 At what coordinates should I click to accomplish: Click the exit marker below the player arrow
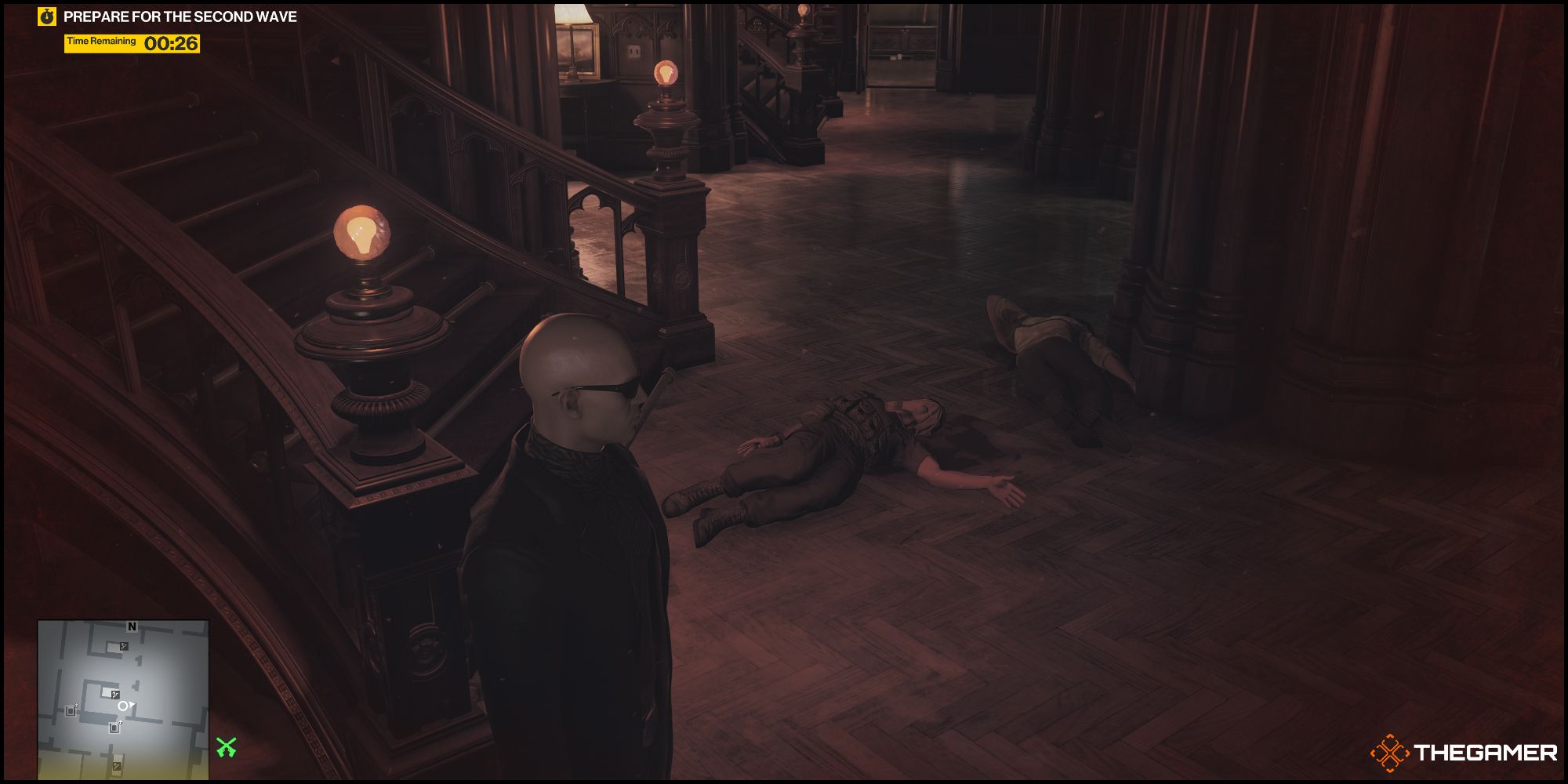114,728
